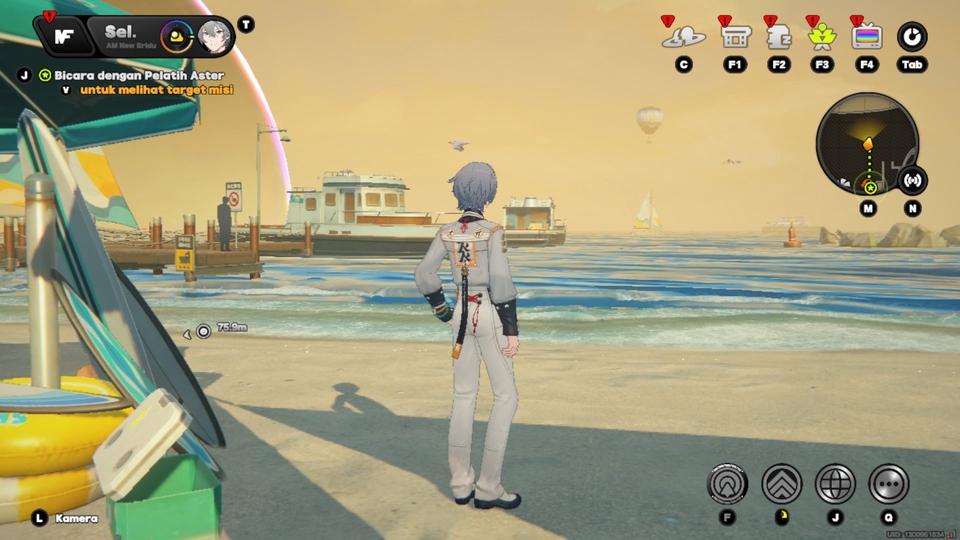960x540 pixels.
Task: Click the signal broadcast button beside the minimap
Action: pyautogui.click(x=912, y=180)
